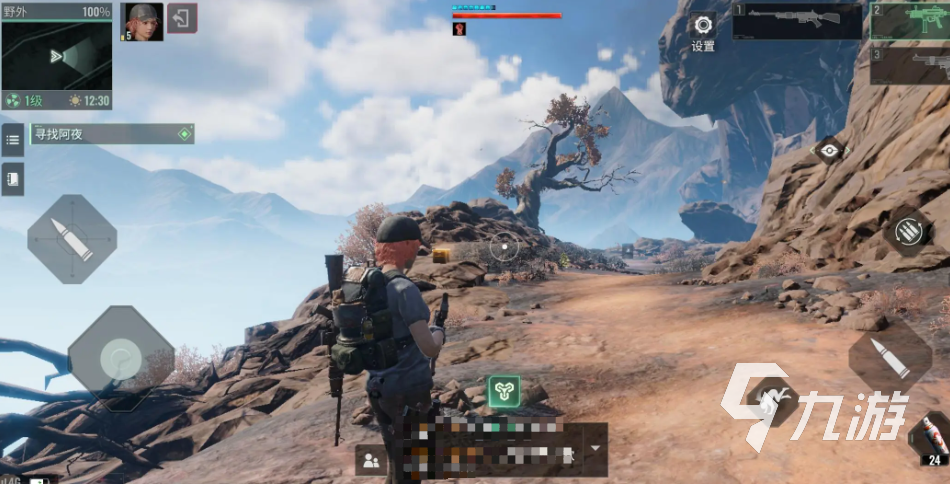Image resolution: width=950 pixels, height=484 pixels.
Task: Open the friends icon by chat
Action: click(x=371, y=460)
